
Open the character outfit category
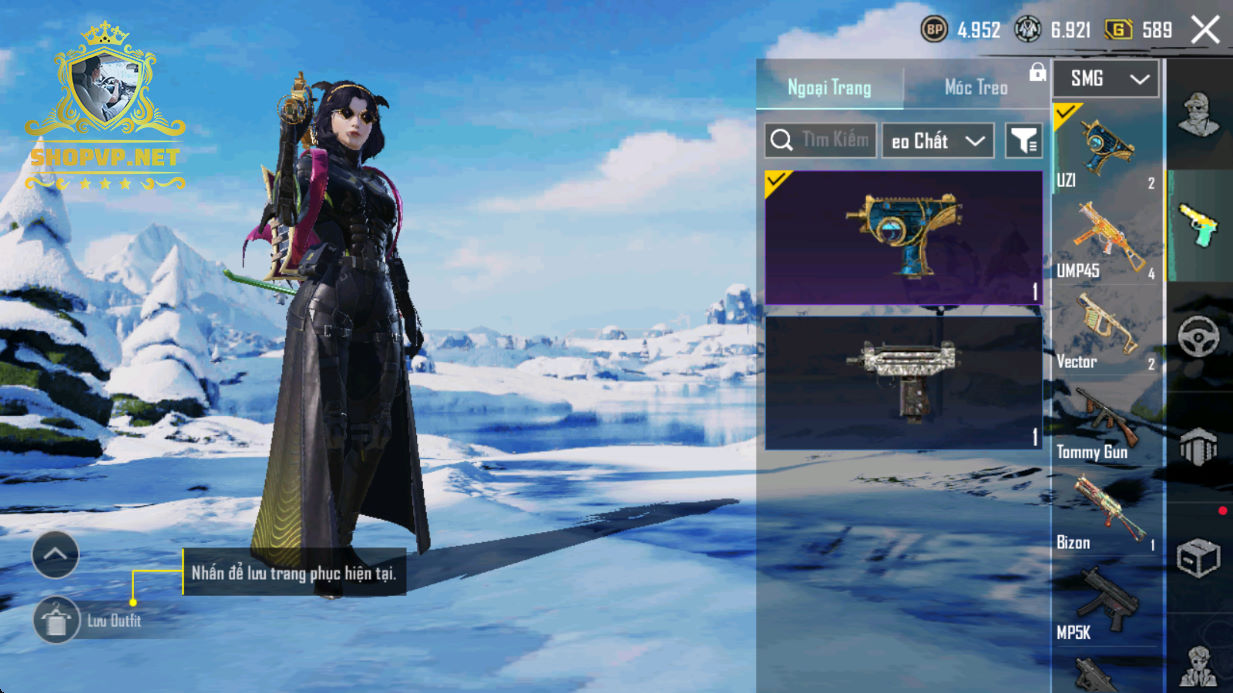coord(1198,113)
